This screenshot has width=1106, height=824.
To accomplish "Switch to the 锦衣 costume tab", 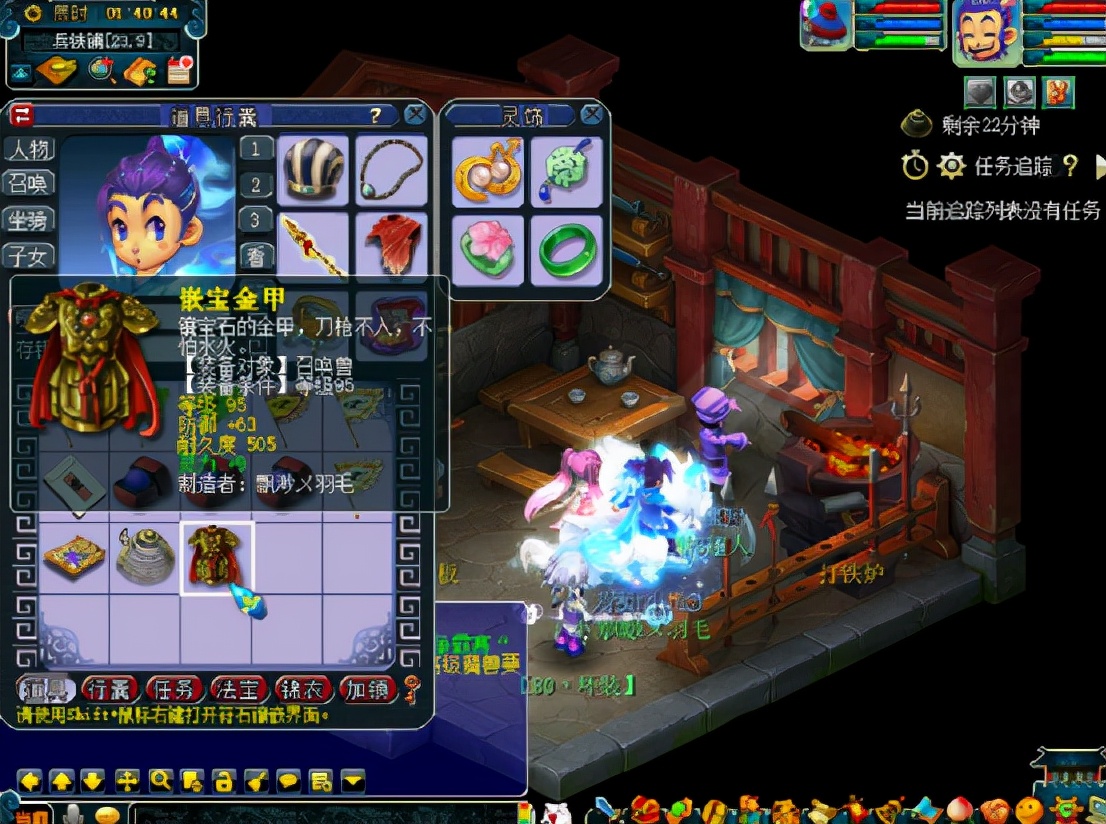I will pos(303,689).
